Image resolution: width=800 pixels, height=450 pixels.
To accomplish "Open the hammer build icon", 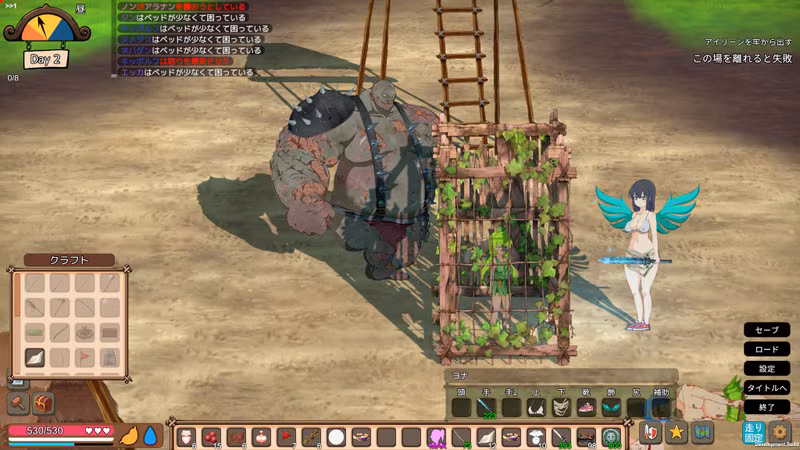I will pyautogui.click(x=18, y=403).
